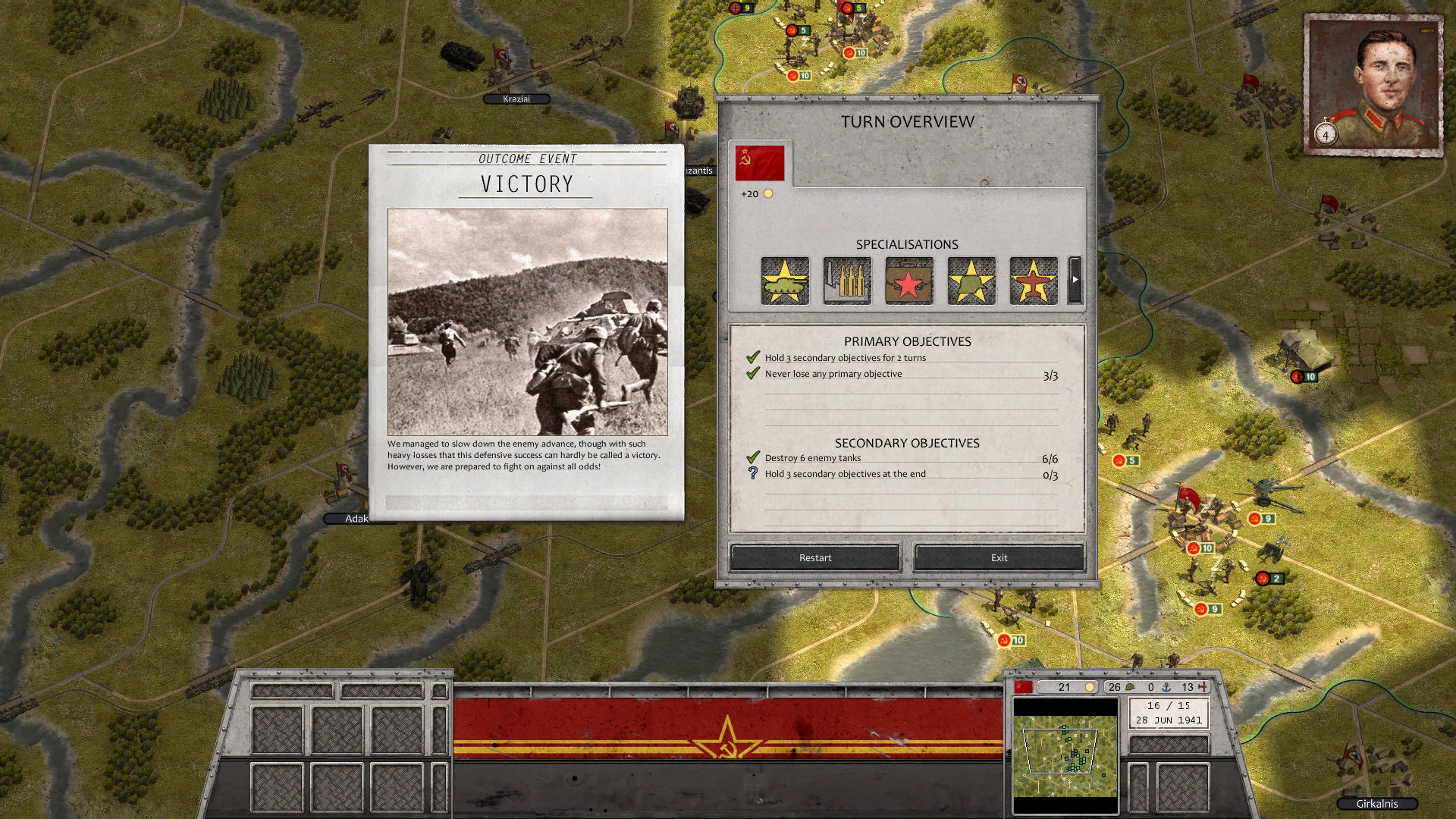This screenshot has height=819, width=1456.
Task: Select the helmet star specialisation icon
Action: point(971,281)
